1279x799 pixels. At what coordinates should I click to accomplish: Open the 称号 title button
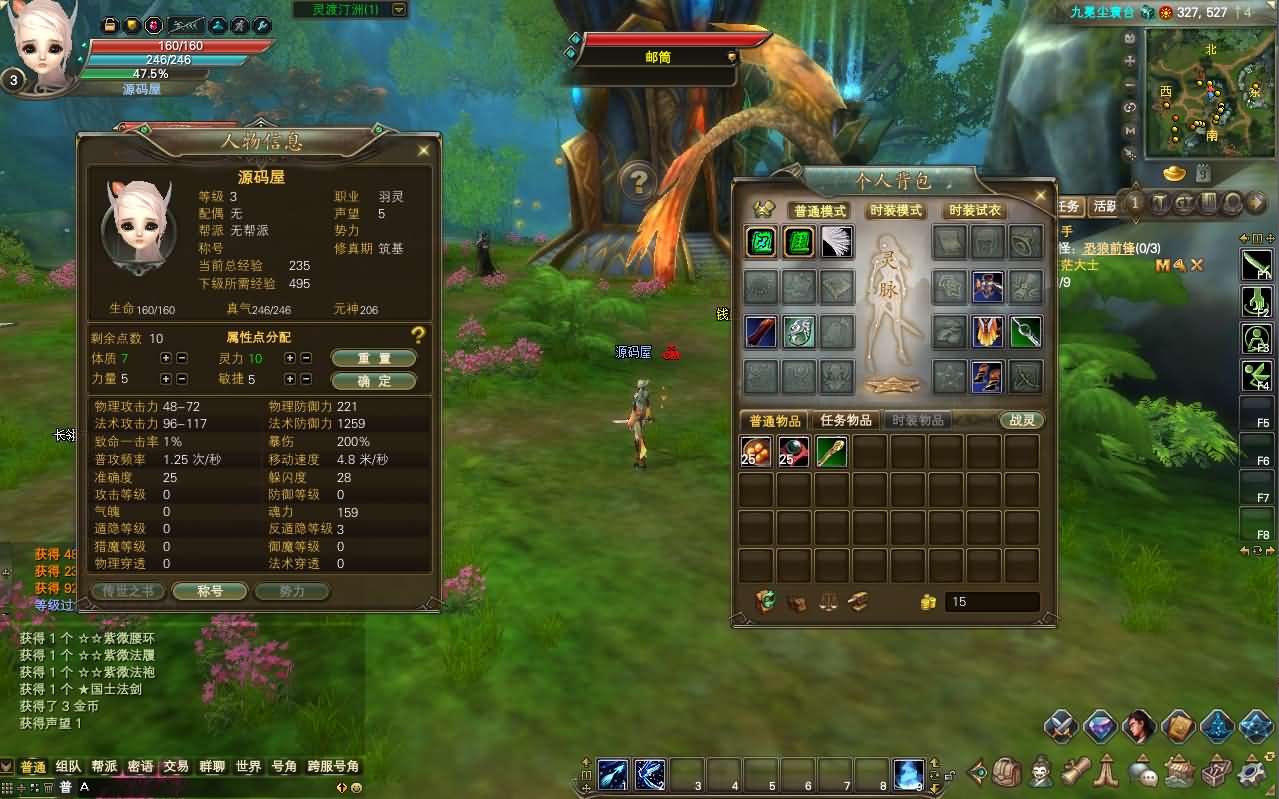[209, 591]
